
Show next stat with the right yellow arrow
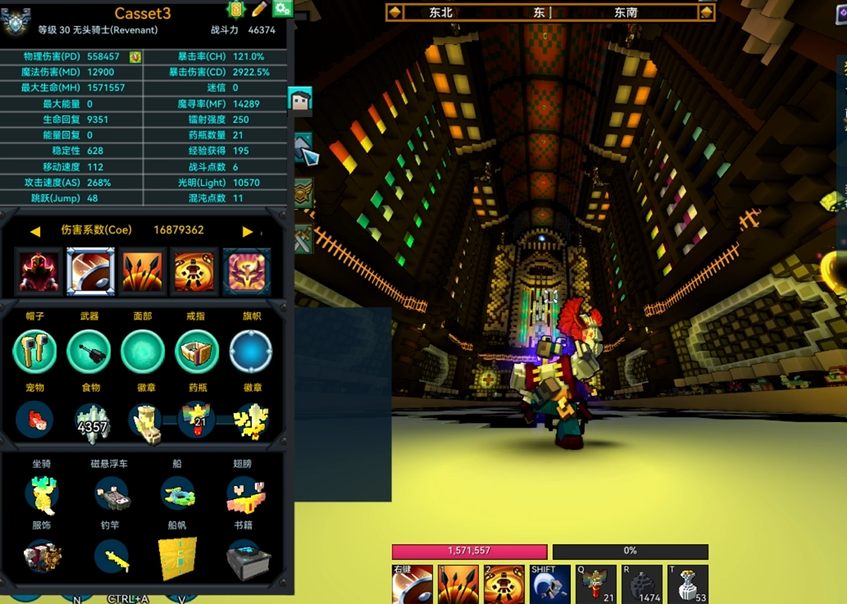(247, 231)
